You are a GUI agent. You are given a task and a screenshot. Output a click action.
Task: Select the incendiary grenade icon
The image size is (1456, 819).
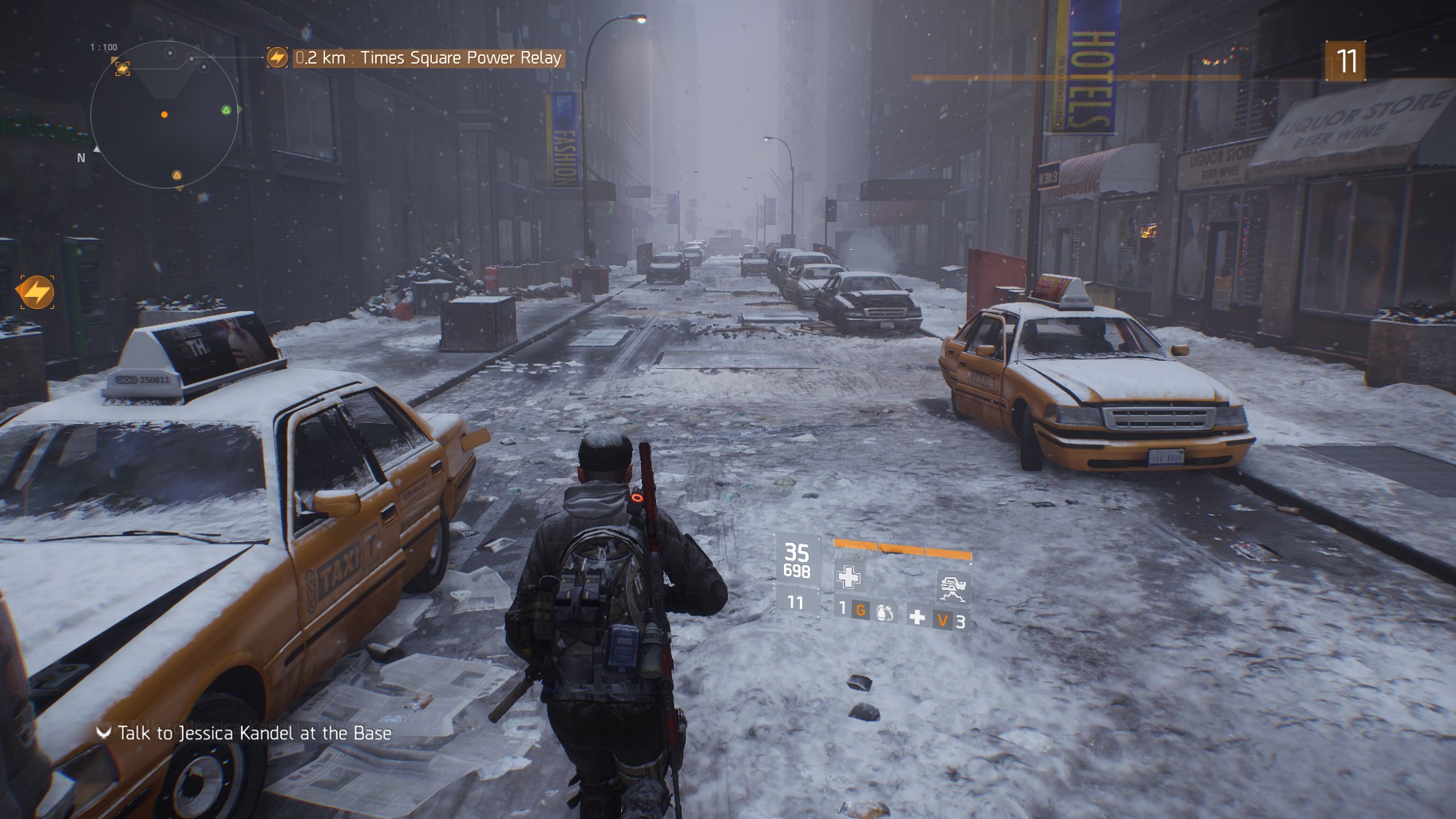(x=886, y=612)
